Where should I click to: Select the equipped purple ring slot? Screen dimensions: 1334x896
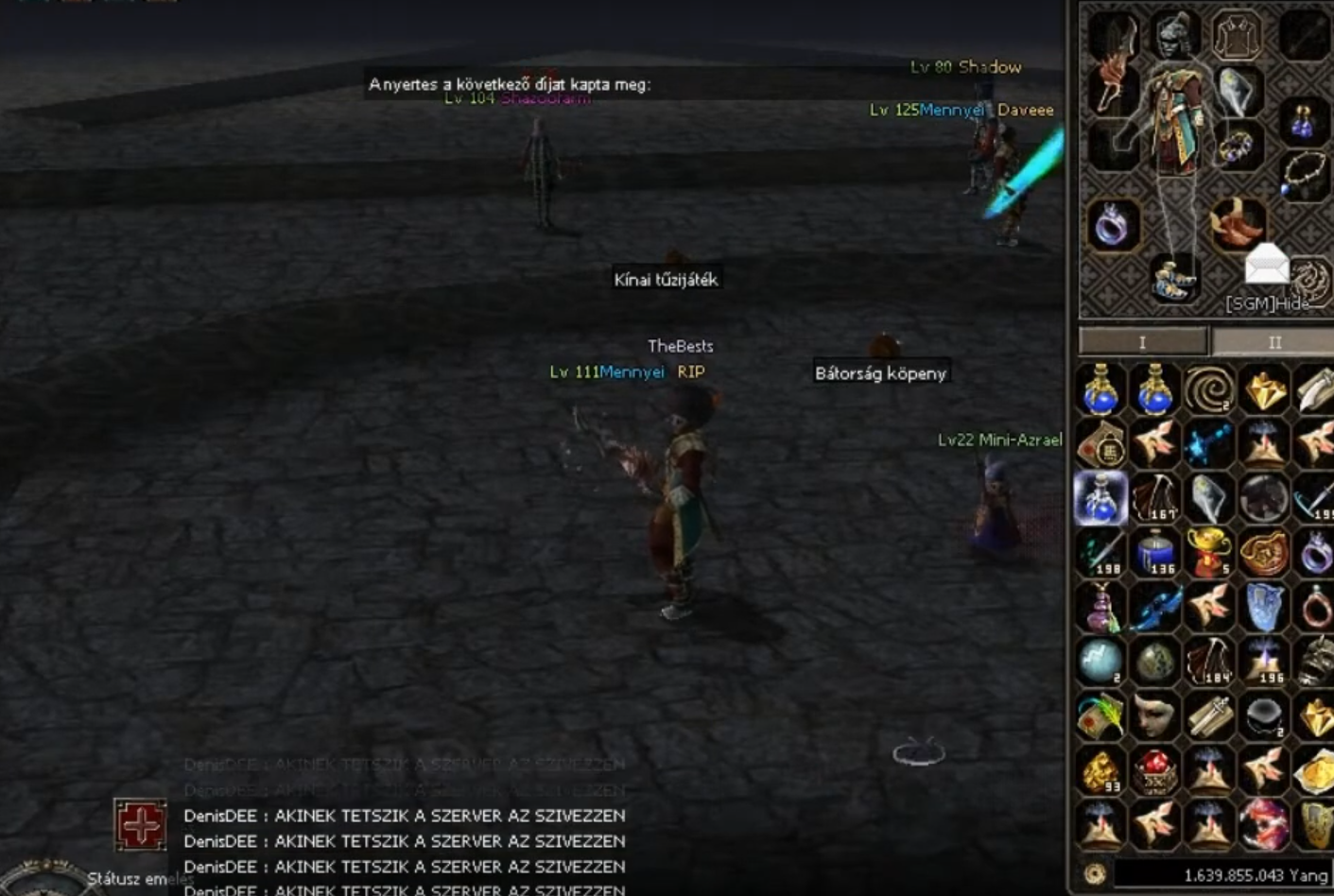click(1112, 227)
